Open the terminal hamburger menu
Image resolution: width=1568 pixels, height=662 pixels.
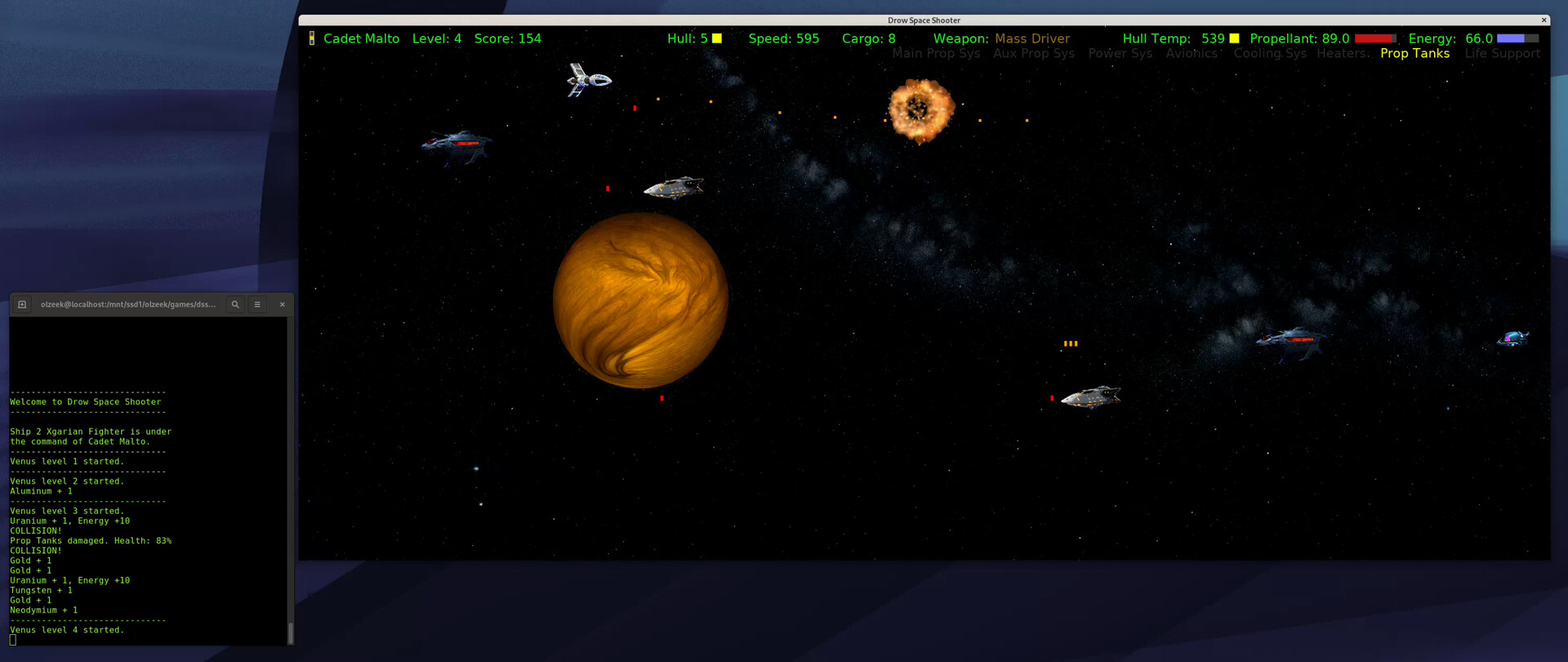click(x=256, y=304)
